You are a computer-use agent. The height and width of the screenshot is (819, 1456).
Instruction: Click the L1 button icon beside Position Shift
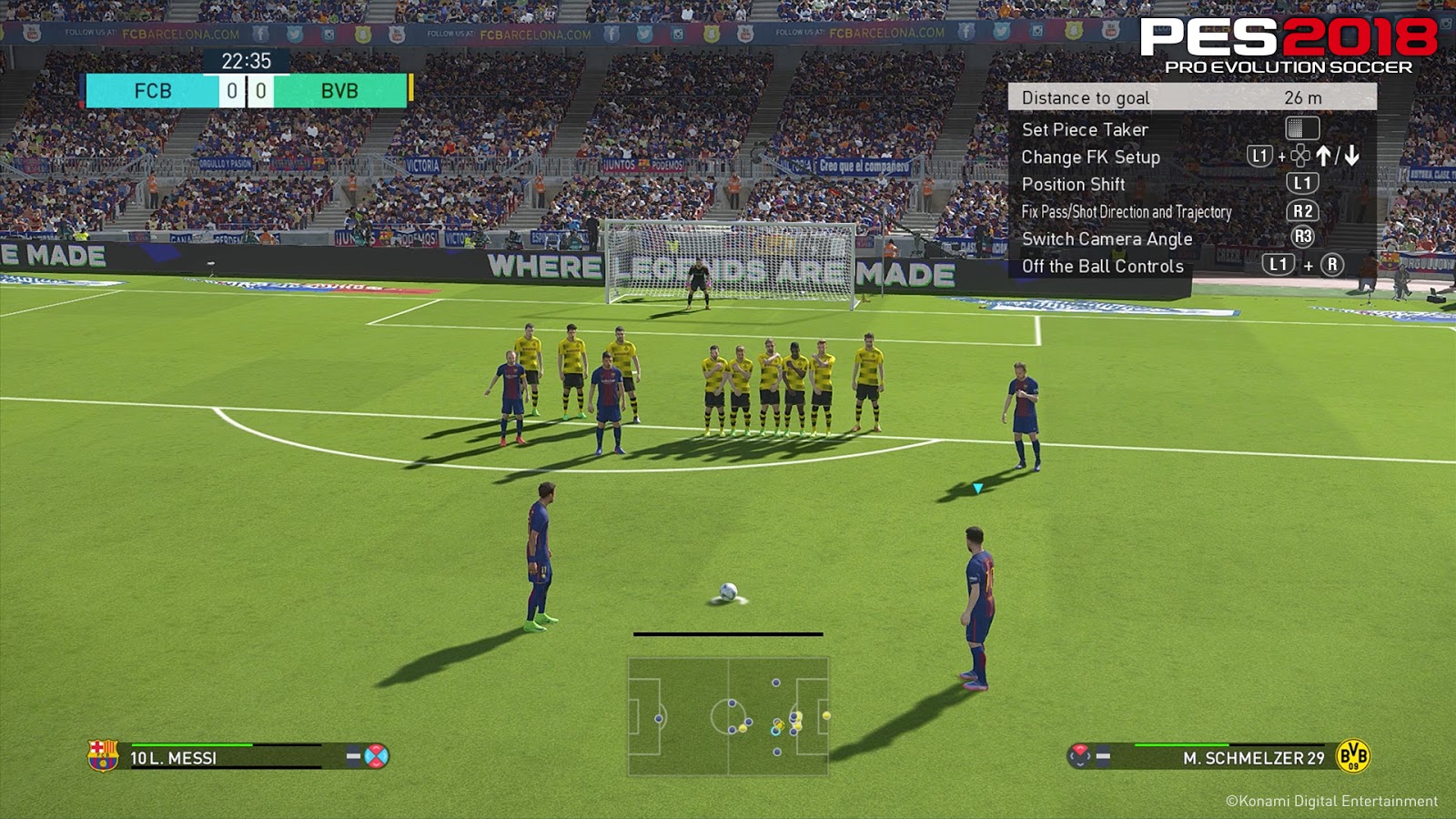(1304, 183)
